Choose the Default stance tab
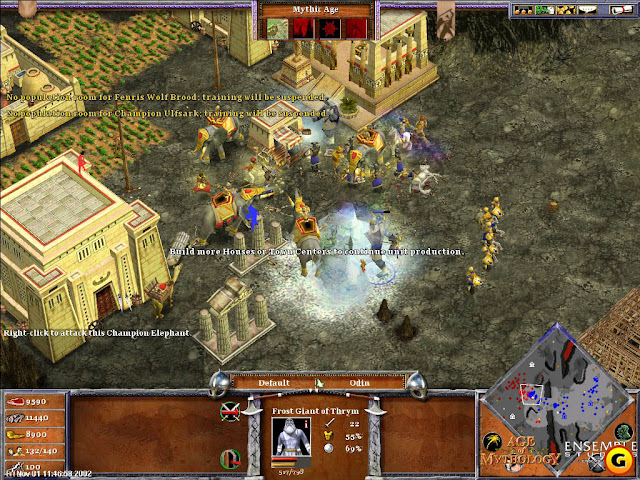This screenshot has height=480, width=640. point(274,382)
